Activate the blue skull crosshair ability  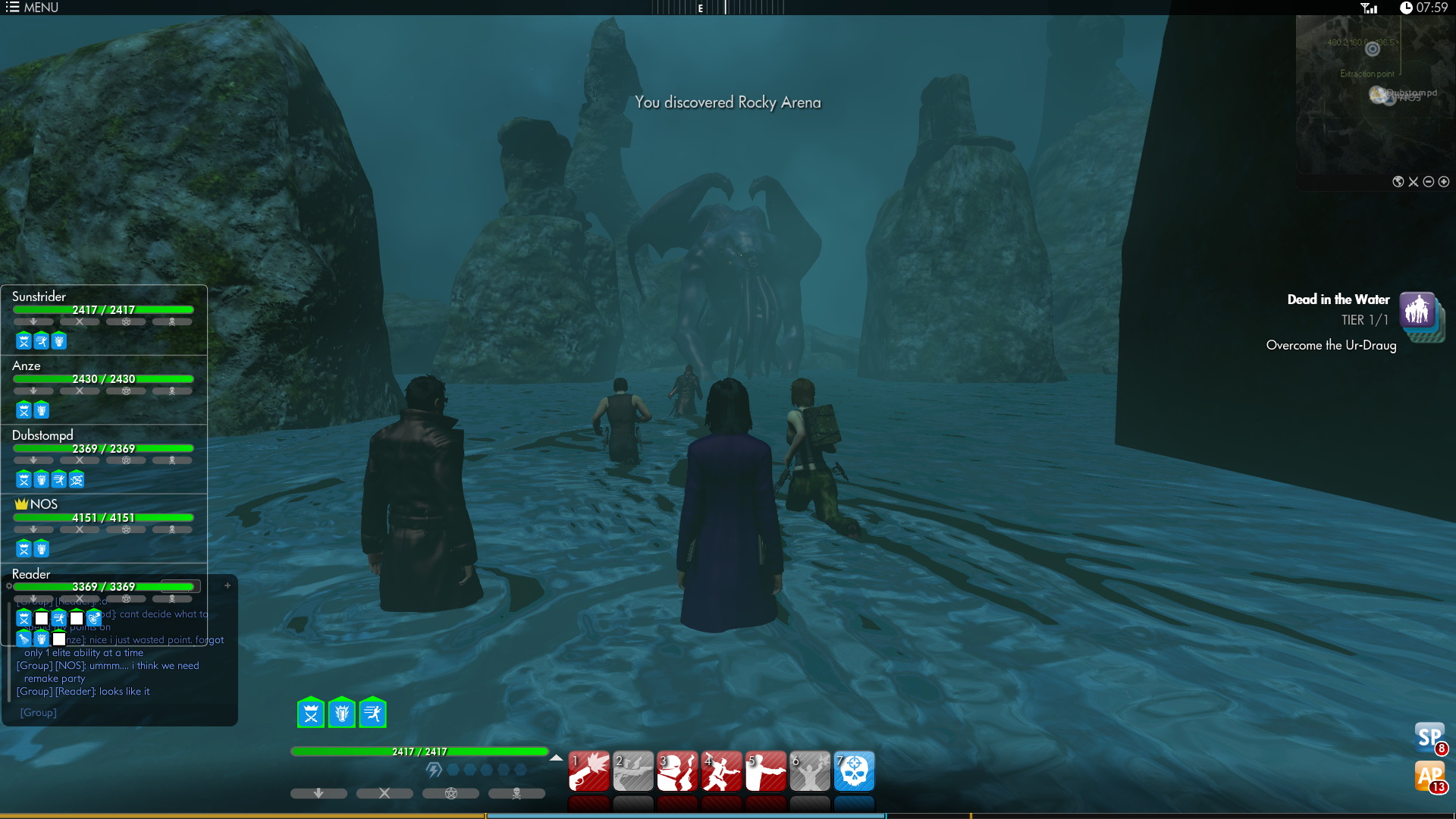tap(854, 771)
